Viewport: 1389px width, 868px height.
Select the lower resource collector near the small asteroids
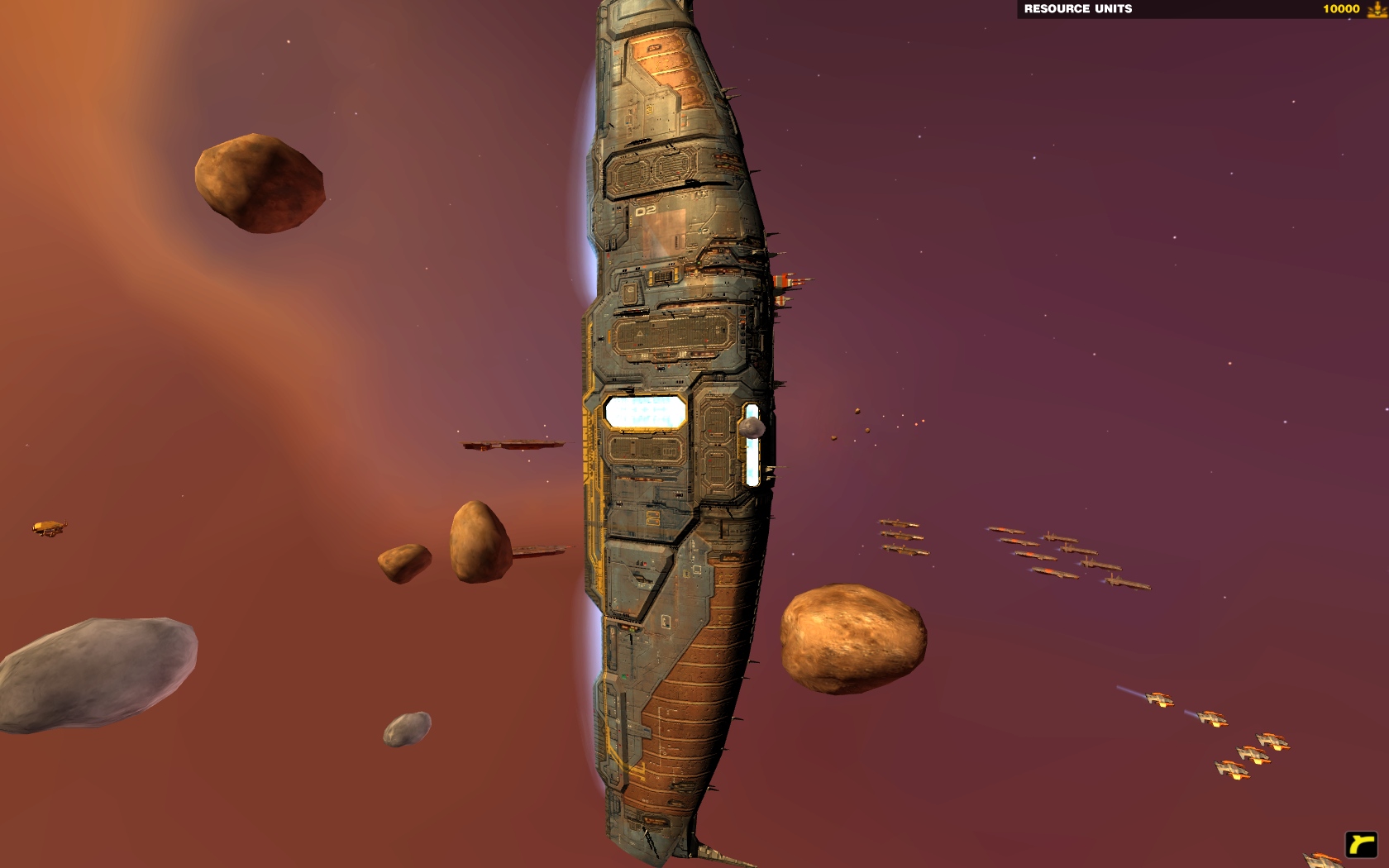537,550
